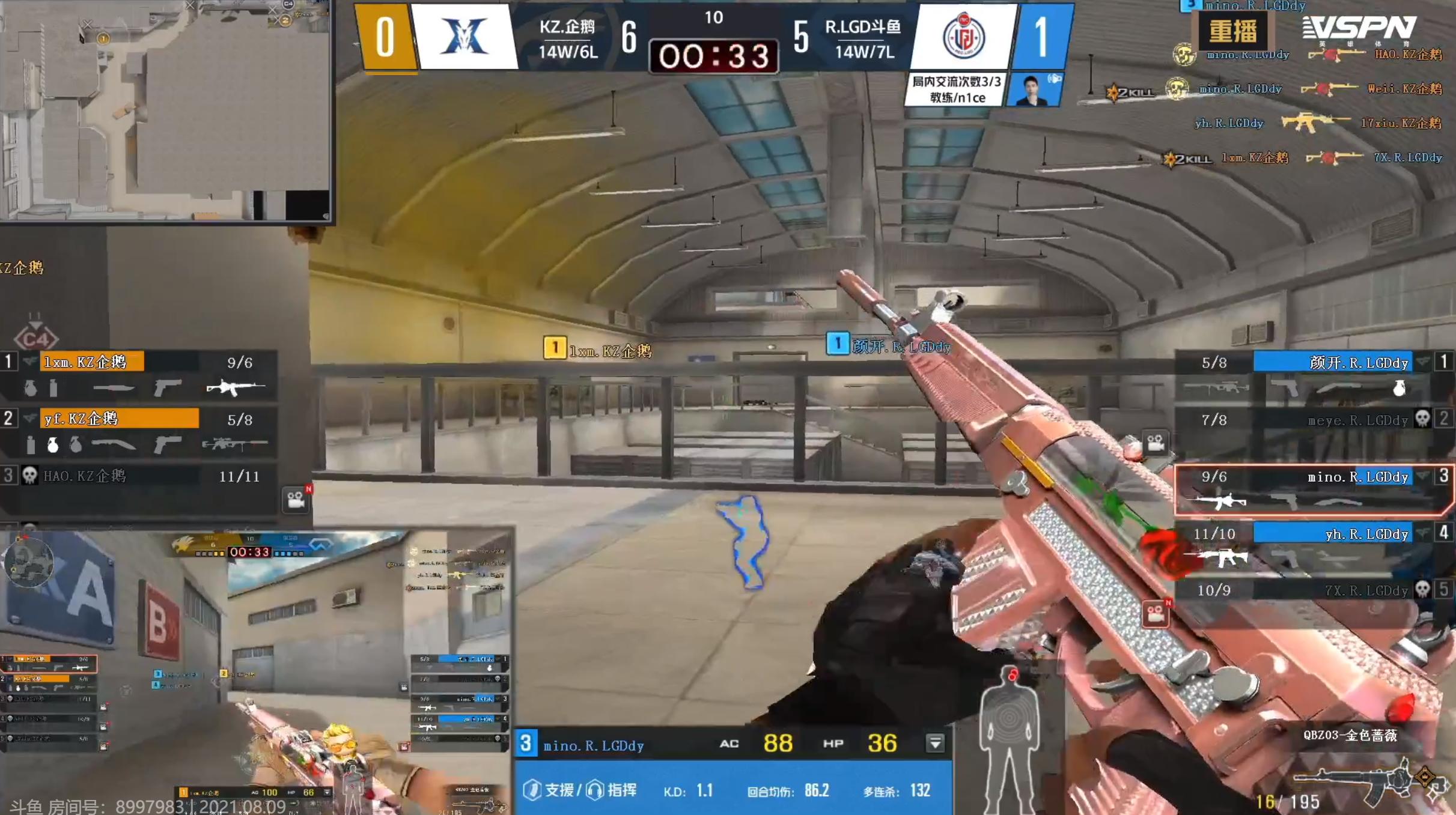This screenshot has height=815, width=1456.
Task: Click the KZ.企鹅 team logo
Action: point(464,37)
